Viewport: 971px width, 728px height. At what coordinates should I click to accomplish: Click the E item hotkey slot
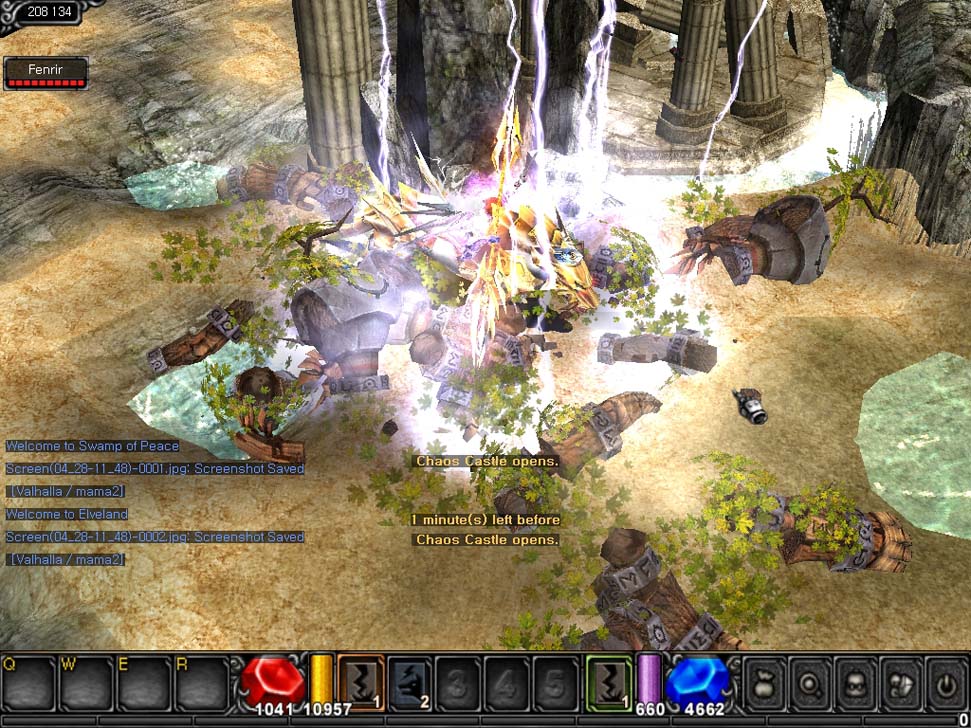[144, 682]
